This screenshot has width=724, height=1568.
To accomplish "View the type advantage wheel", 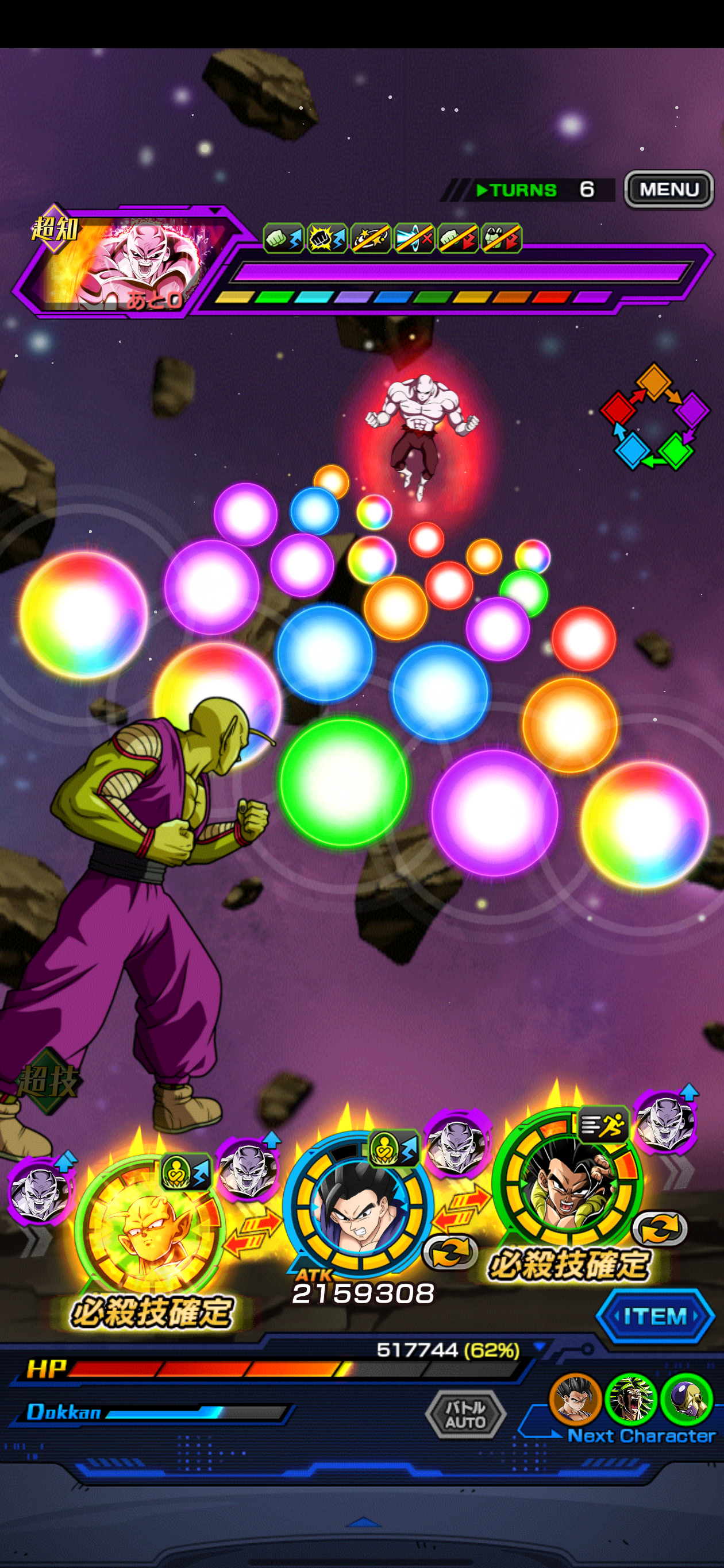I will pyautogui.click(x=654, y=416).
